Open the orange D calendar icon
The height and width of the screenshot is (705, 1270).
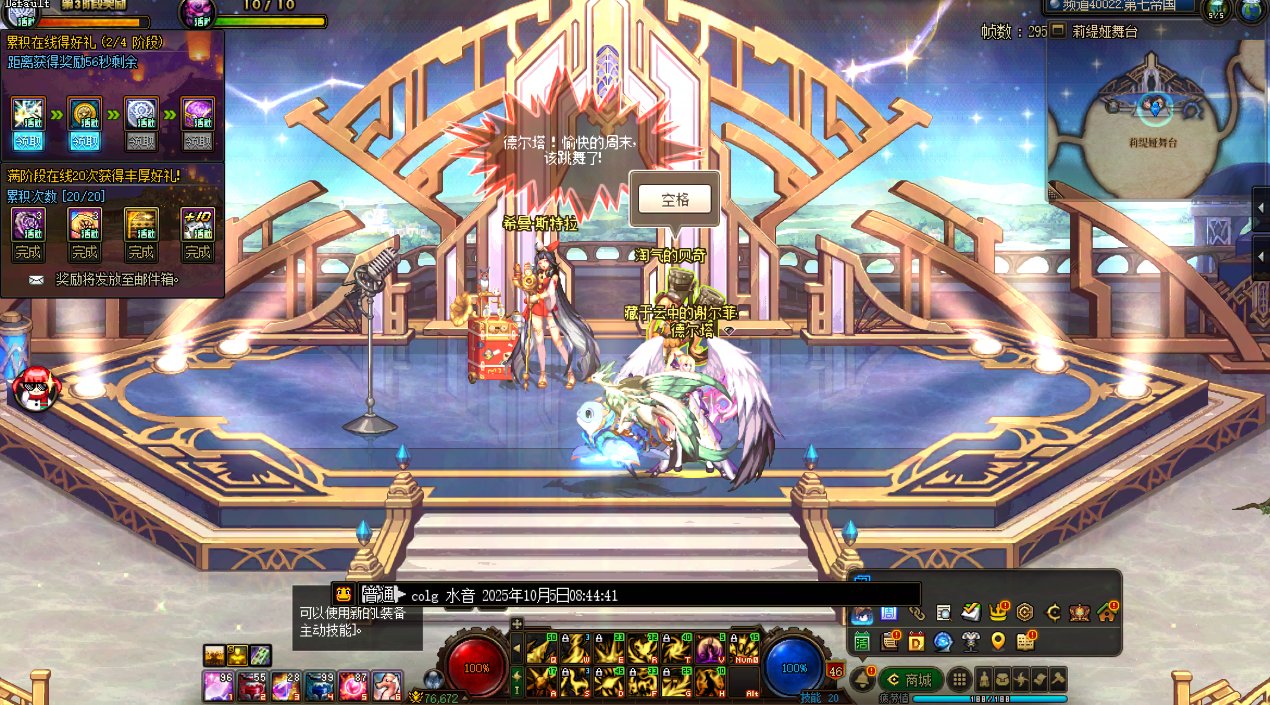(915, 641)
